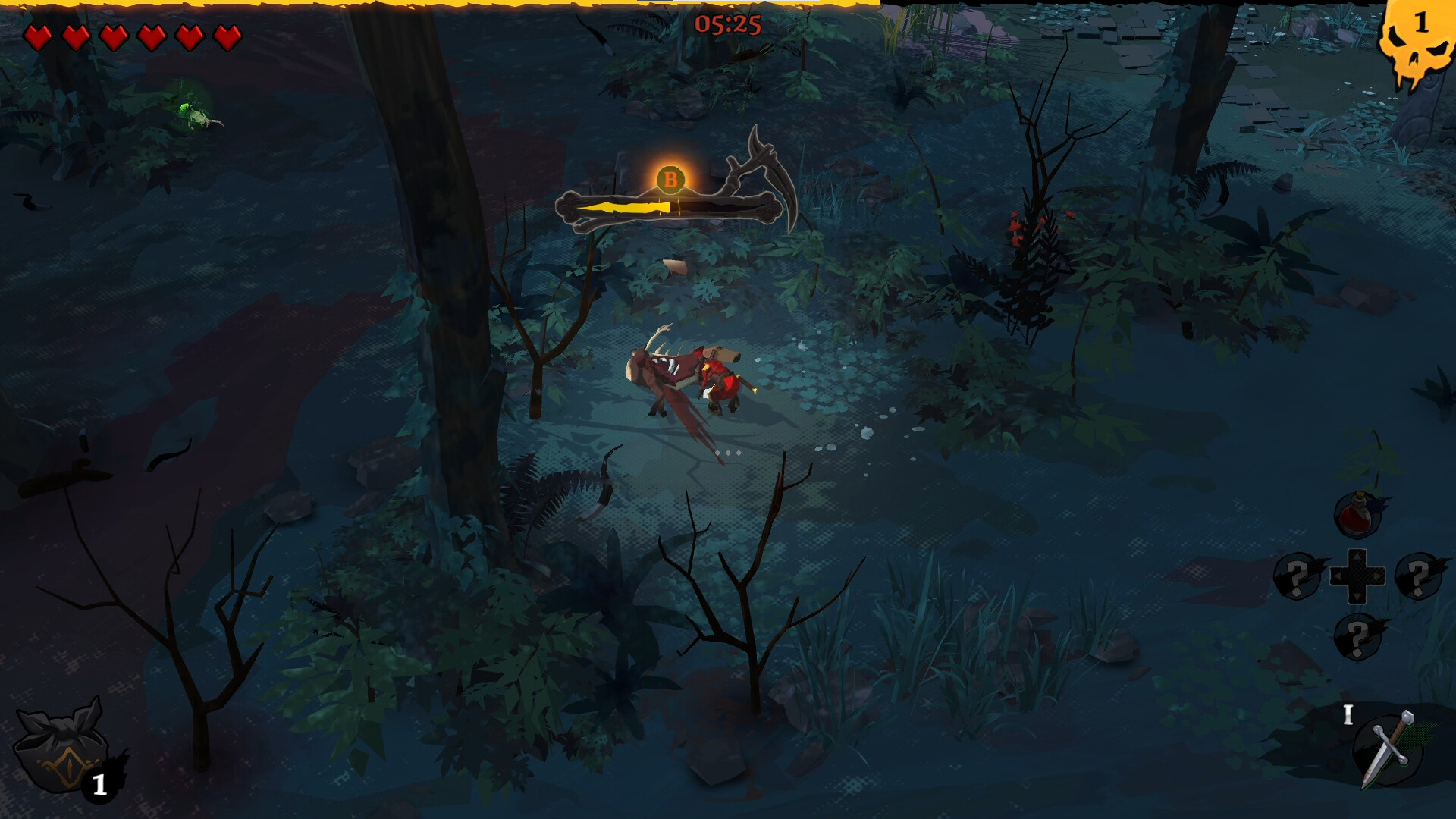Viewport: 1456px width, 819px height.
Task: Select the red health potion slot
Action: click(x=1357, y=515)
